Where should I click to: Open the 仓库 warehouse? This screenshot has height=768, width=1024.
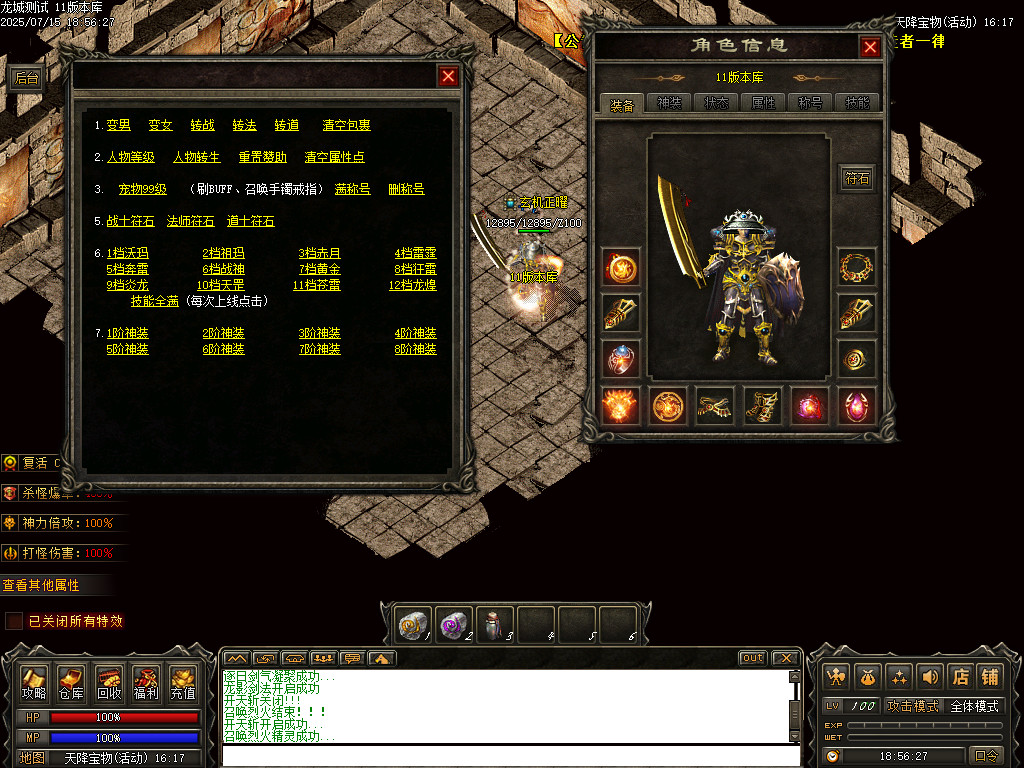[71, 685]
